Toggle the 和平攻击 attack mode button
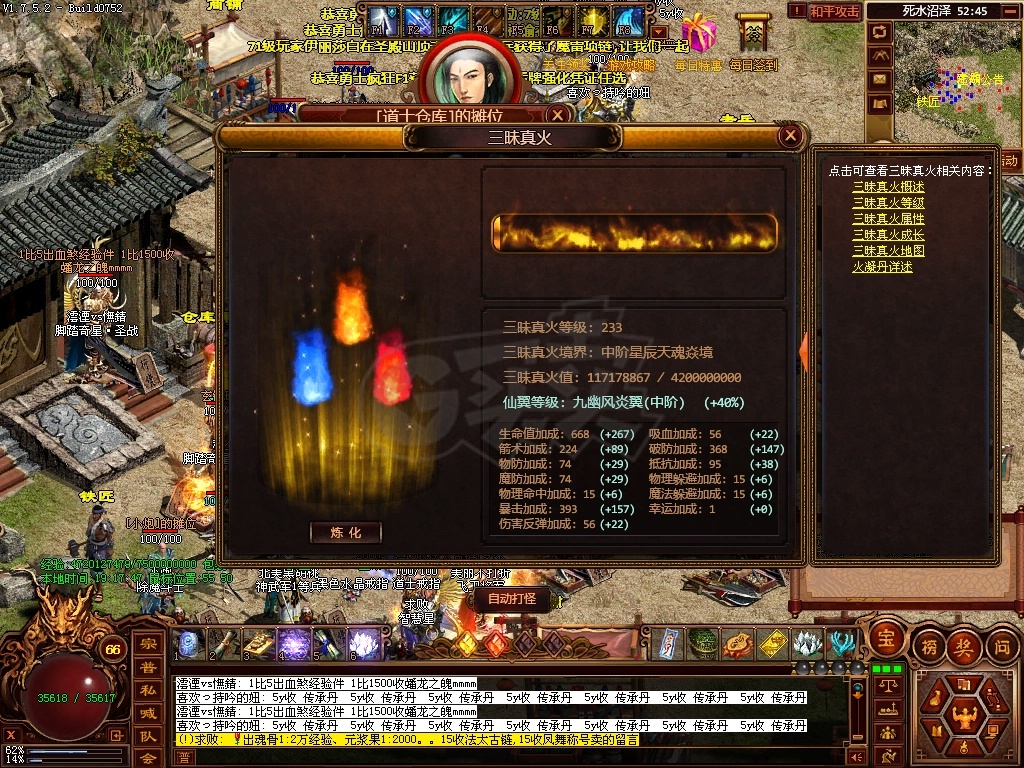This screenshot has height=768, width=1024. [x=834, y=11]
